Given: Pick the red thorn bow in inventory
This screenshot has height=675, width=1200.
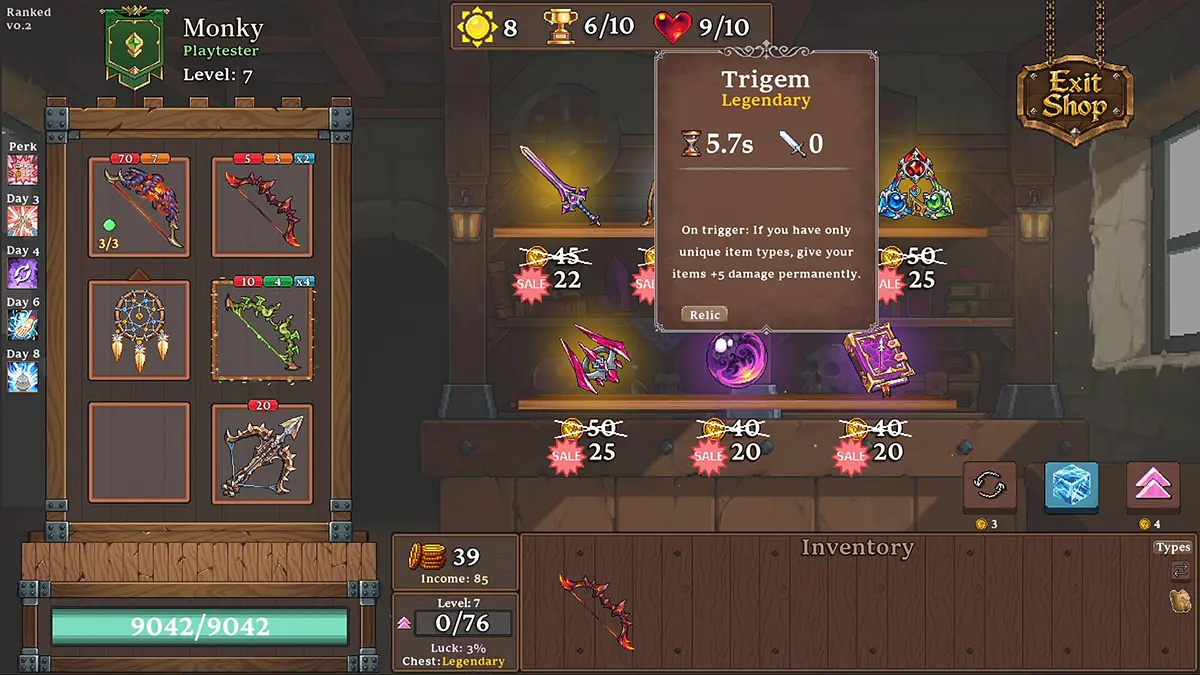Looking at the screenshot, I should (596, 611).
